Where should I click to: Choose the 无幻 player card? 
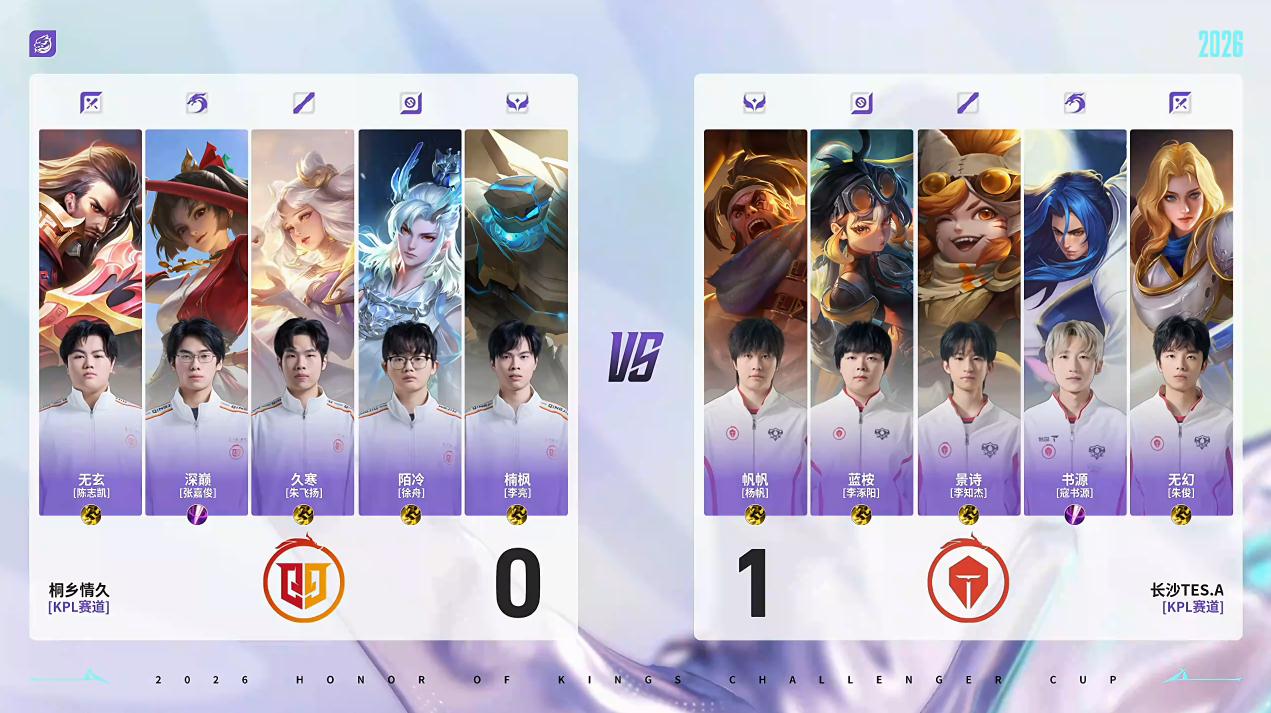(x=1181, y=322)
